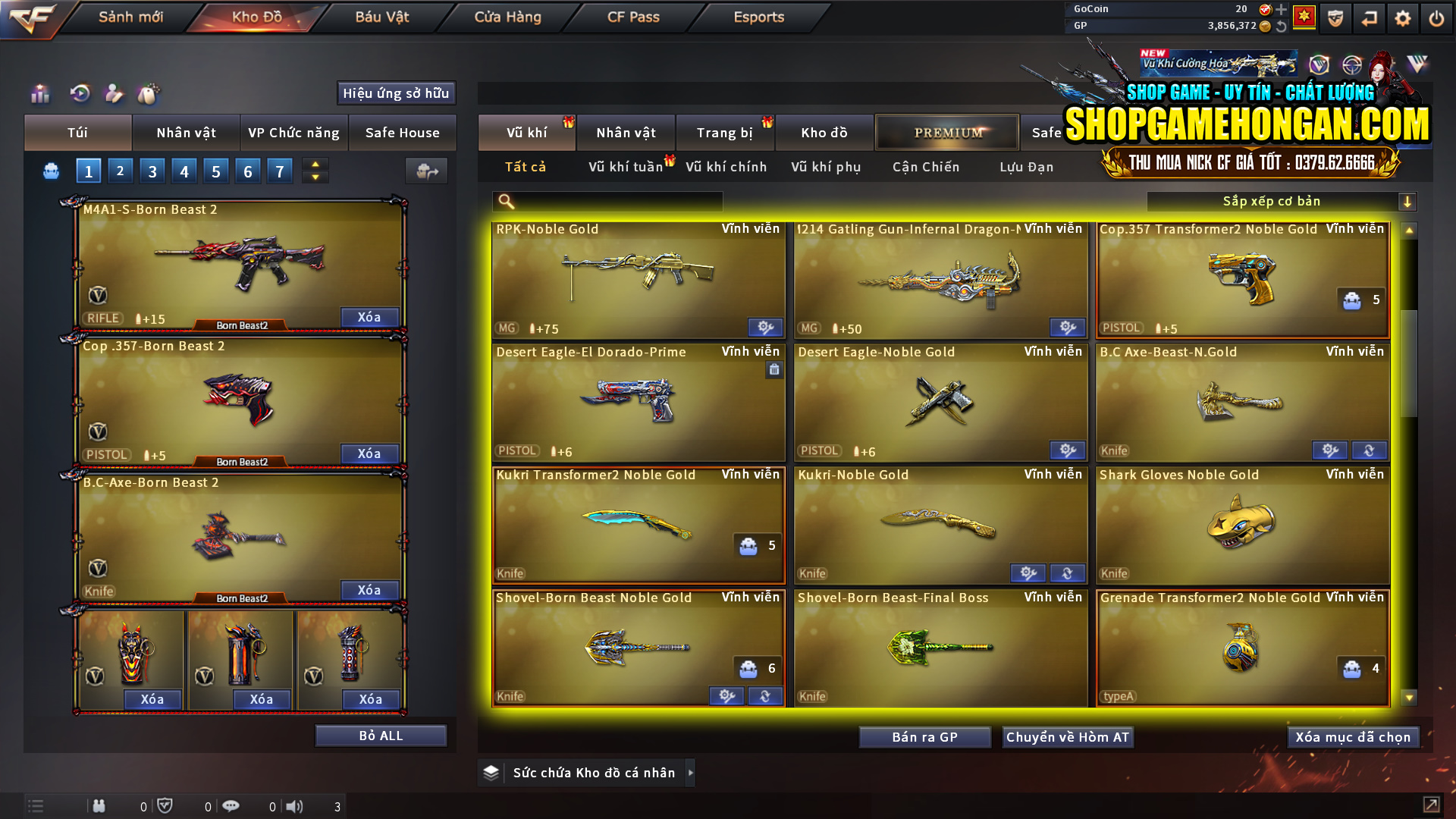Click the bar chart statistics icon above inventory
The height and width of the screenshot is (819, 1456).
point(40,94)
